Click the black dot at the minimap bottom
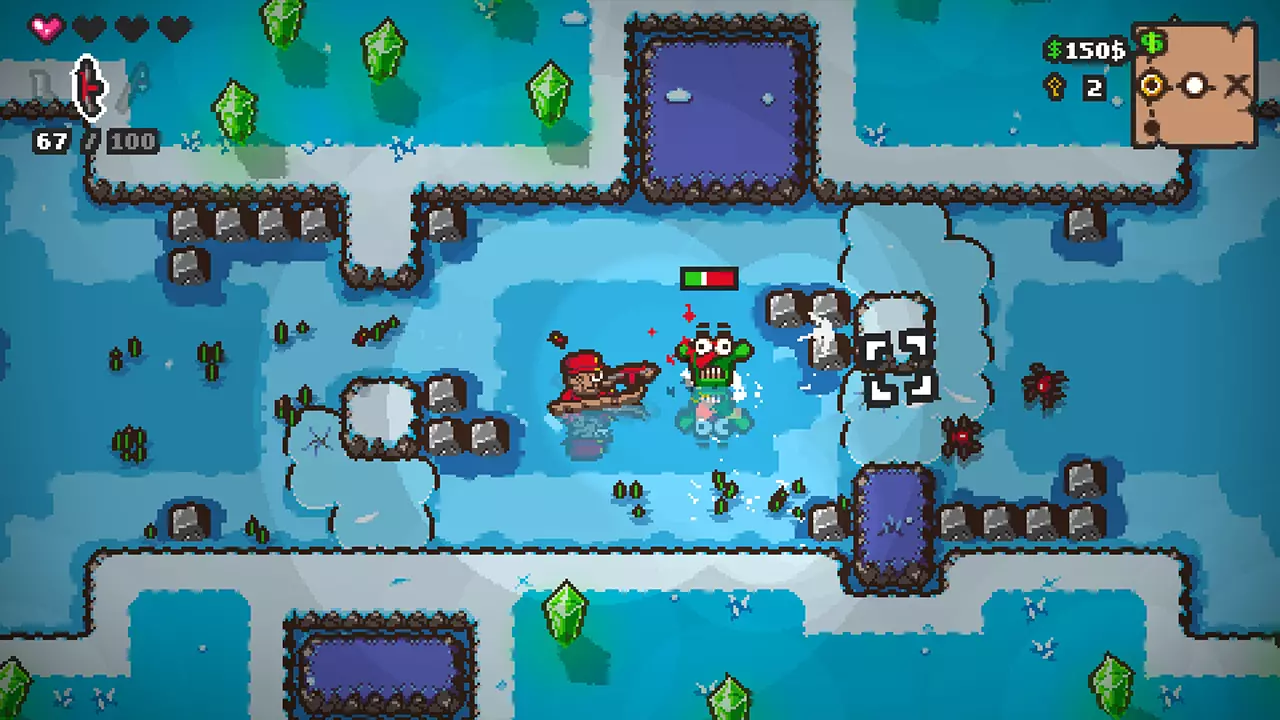This screenshot has width=1280, height=720. [x=1150, y=128]
